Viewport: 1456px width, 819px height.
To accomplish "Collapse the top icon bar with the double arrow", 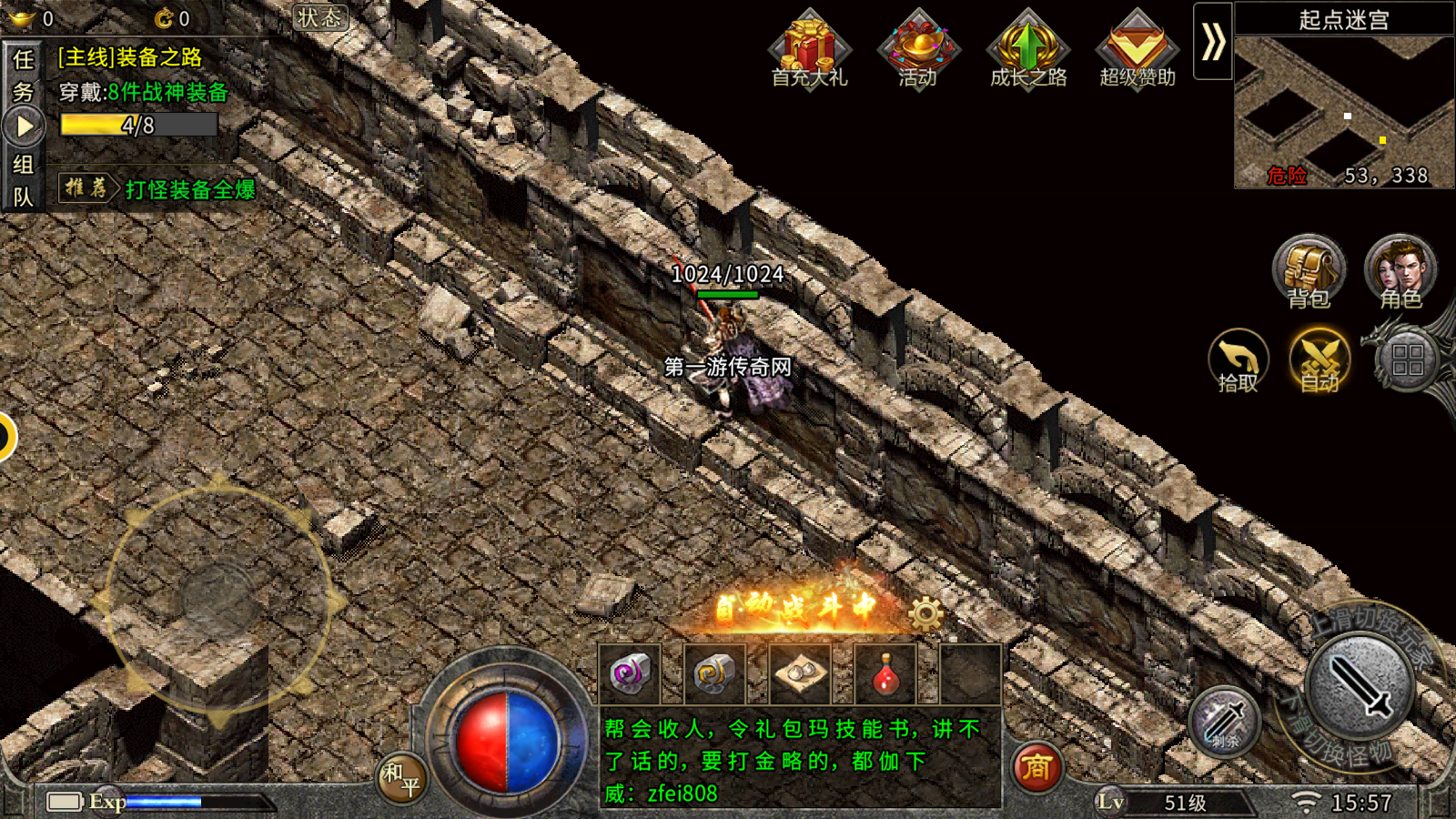I will 1212,42.
